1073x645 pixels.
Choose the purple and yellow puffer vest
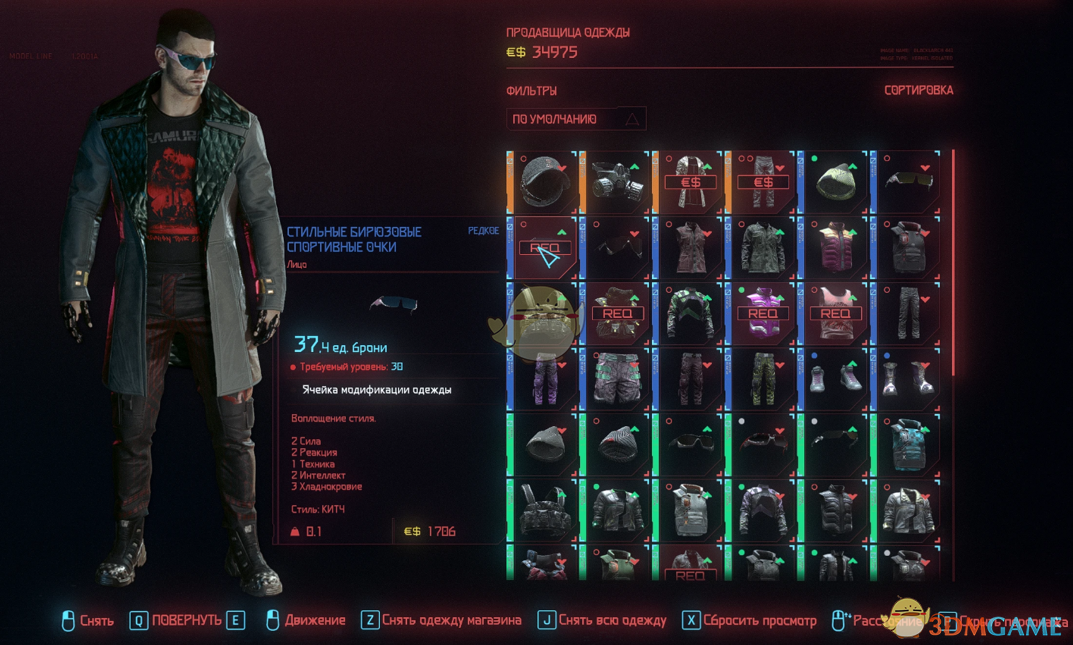coord(835,247)
